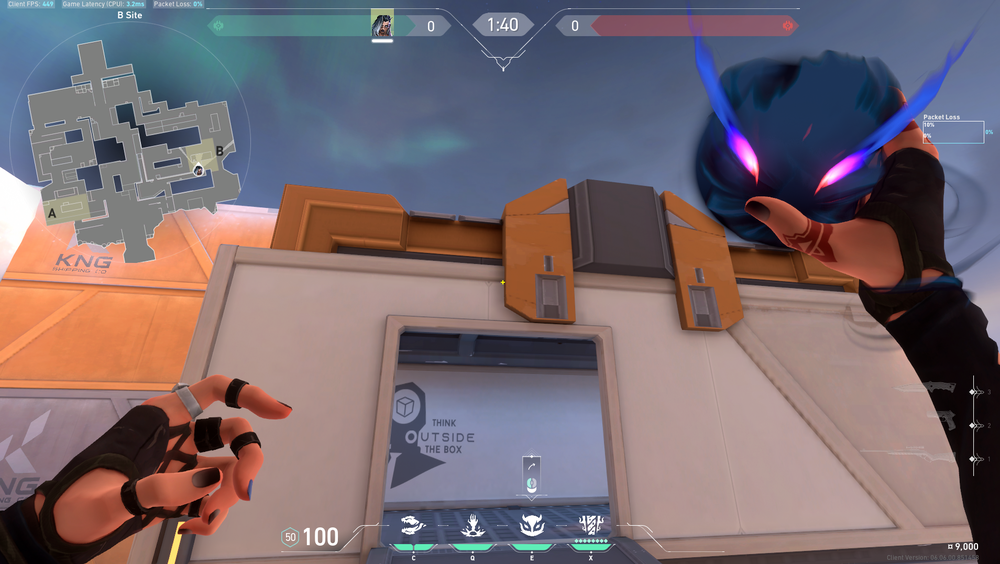
Task: Select the A site marker on minimap
Action: 50,213
